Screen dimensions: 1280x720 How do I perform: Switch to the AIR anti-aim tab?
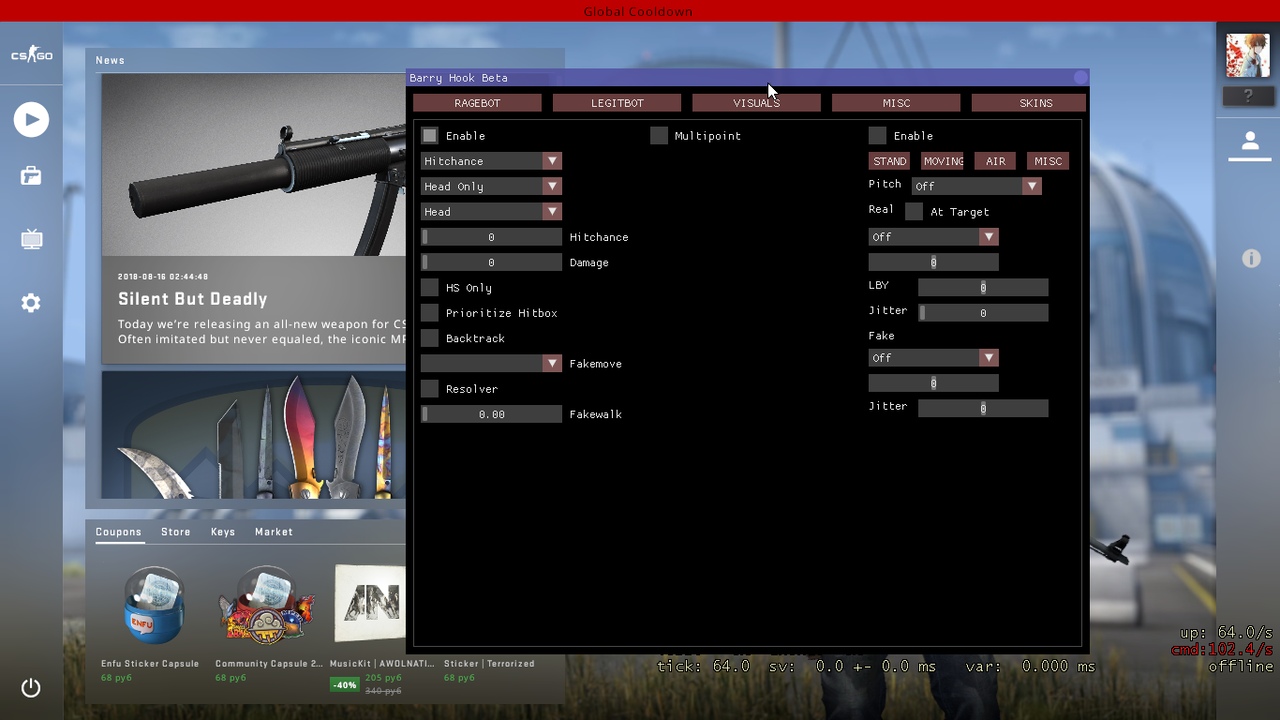tap(996, 161)
